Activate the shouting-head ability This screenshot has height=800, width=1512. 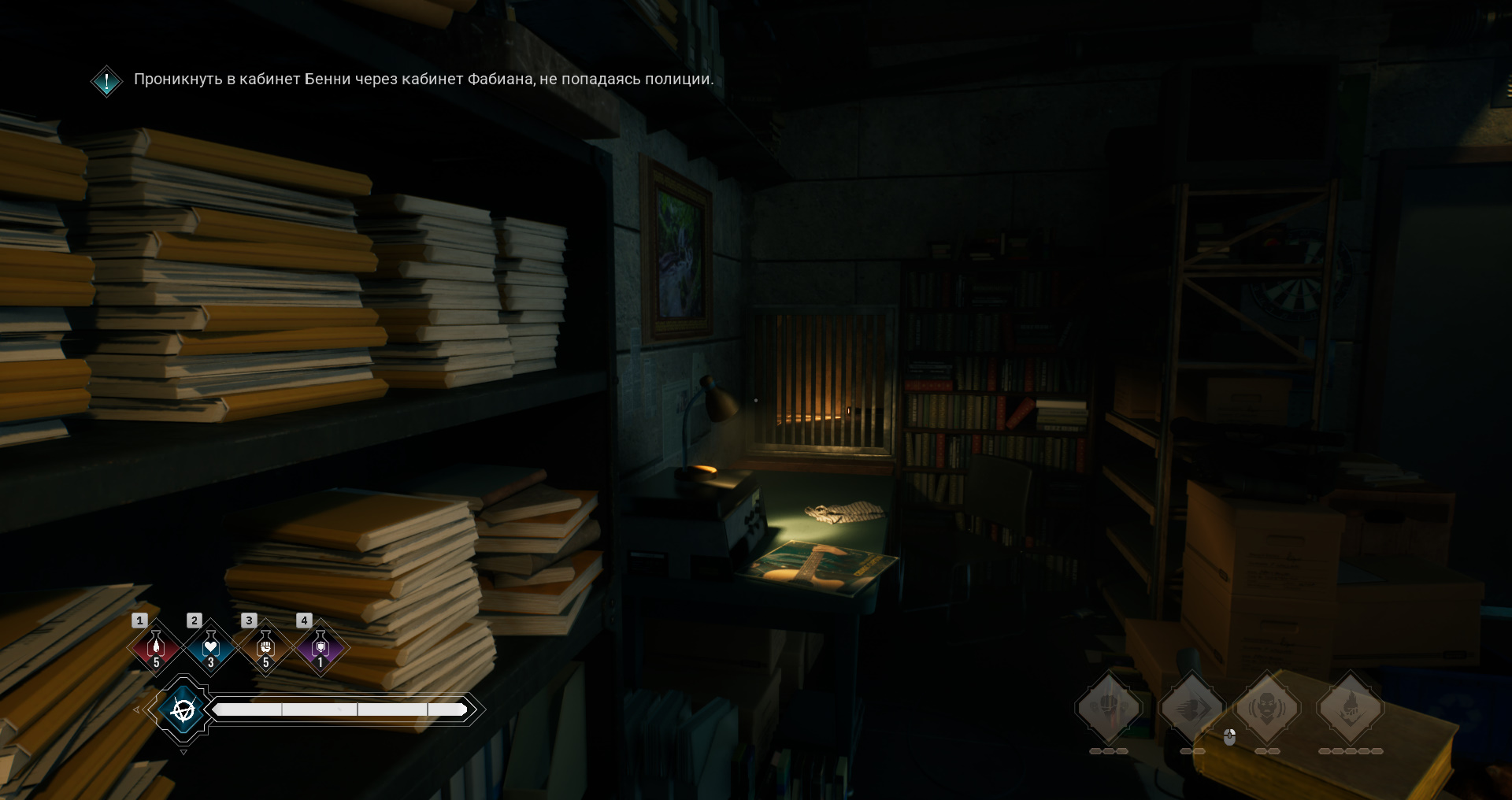pyautogui.click(x=1267, y=707)
